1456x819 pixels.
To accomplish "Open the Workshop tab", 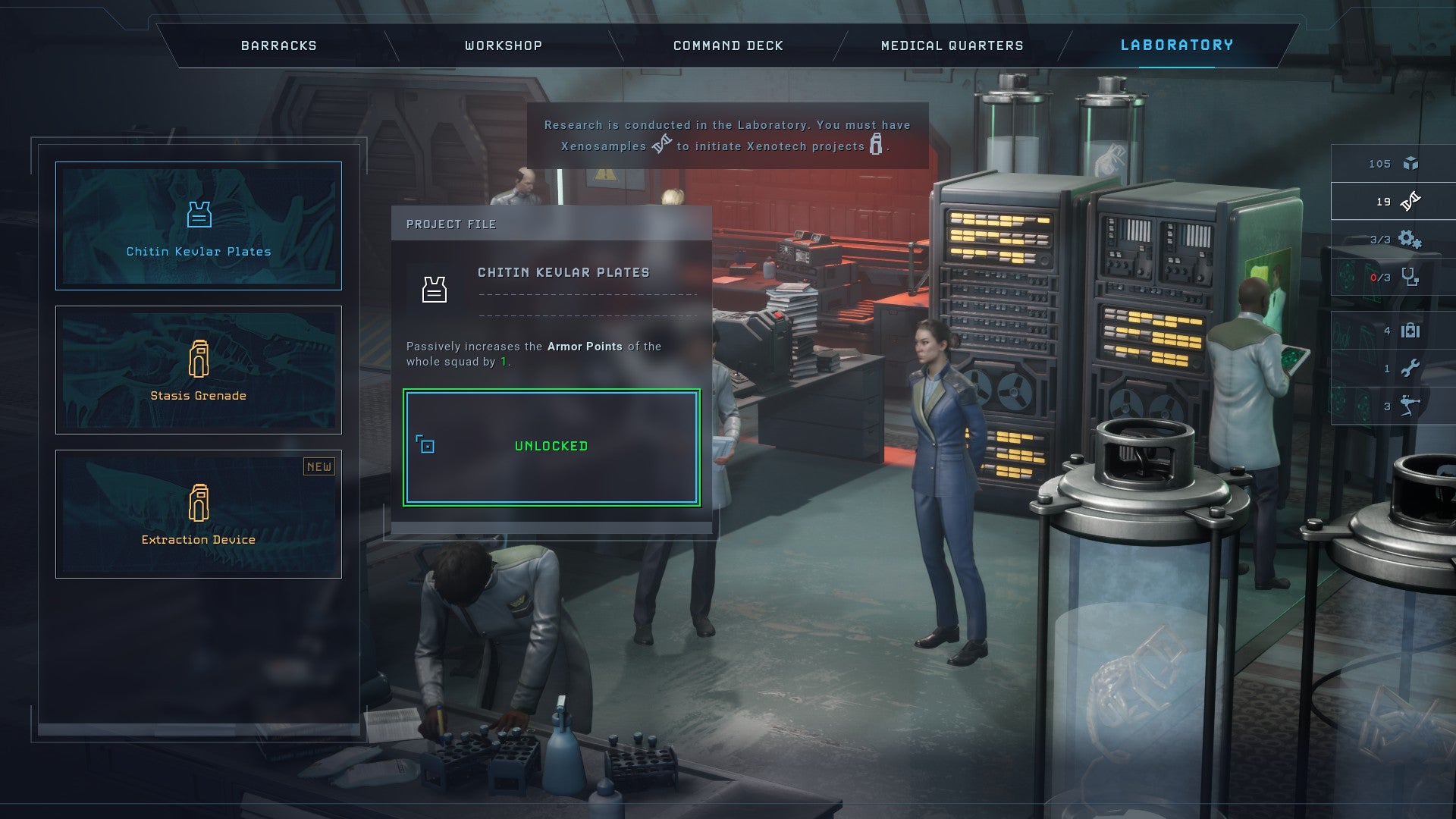I will coord(504,45).
